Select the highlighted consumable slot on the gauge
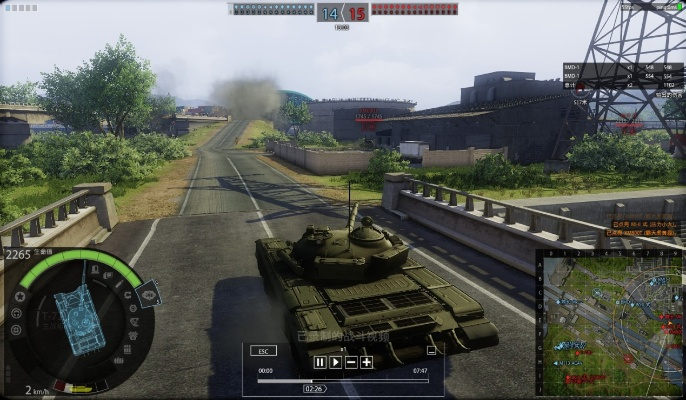686x400 pixels. pyautogui.click(x=146, y=293)
